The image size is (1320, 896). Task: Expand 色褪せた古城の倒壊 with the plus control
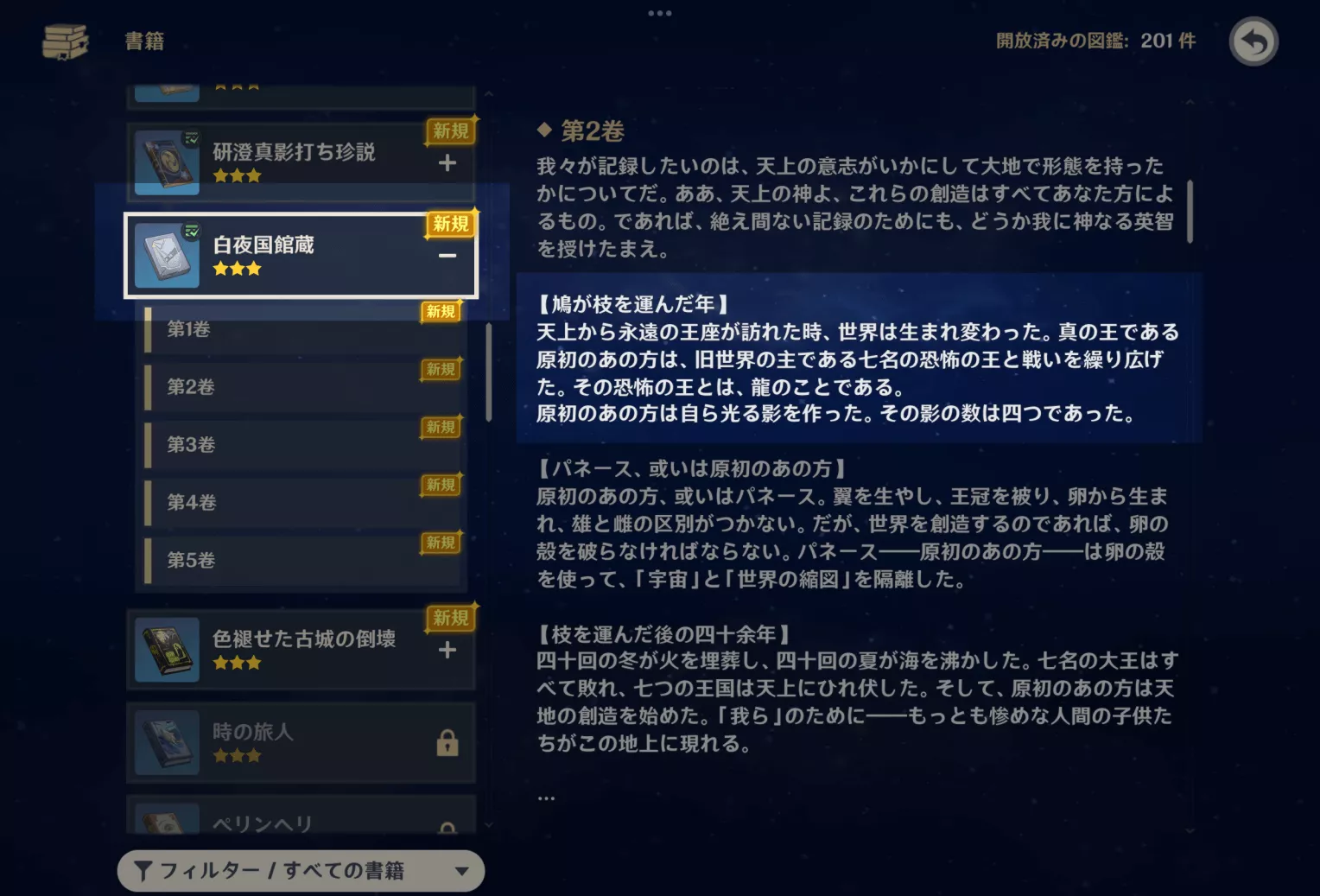pos(447,649)
